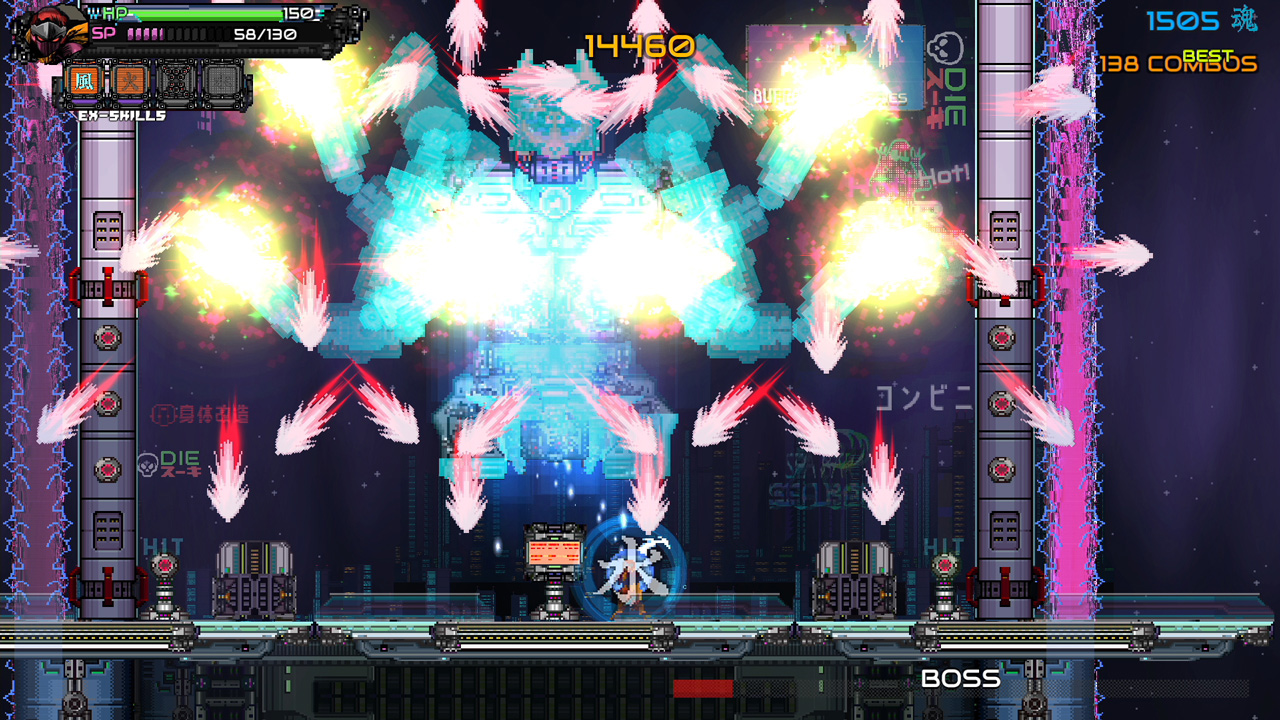Click the 14460 score display
The height and width of the screenshot is (720, 1280).
point(638,45)
